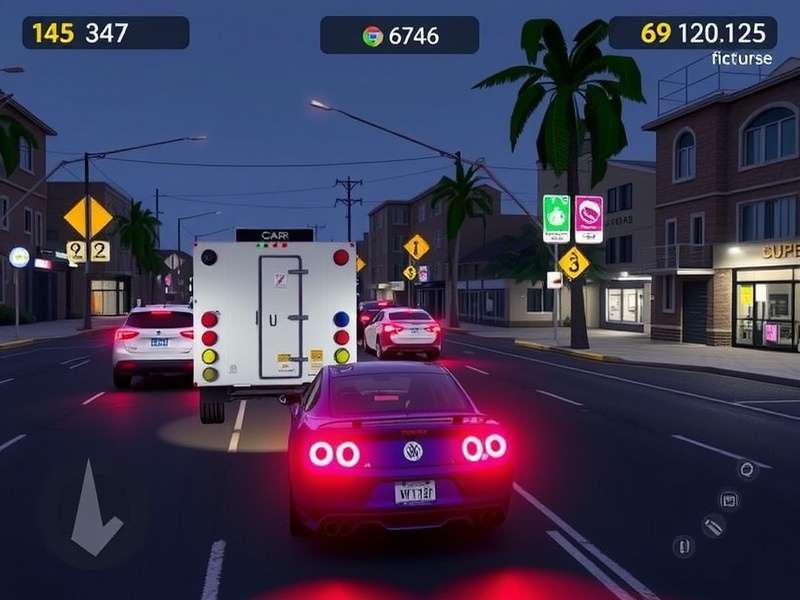Tap the gray arrow steering control
Image resolution: width=800 pixels, height=600 pixels.
coord(95,508)
